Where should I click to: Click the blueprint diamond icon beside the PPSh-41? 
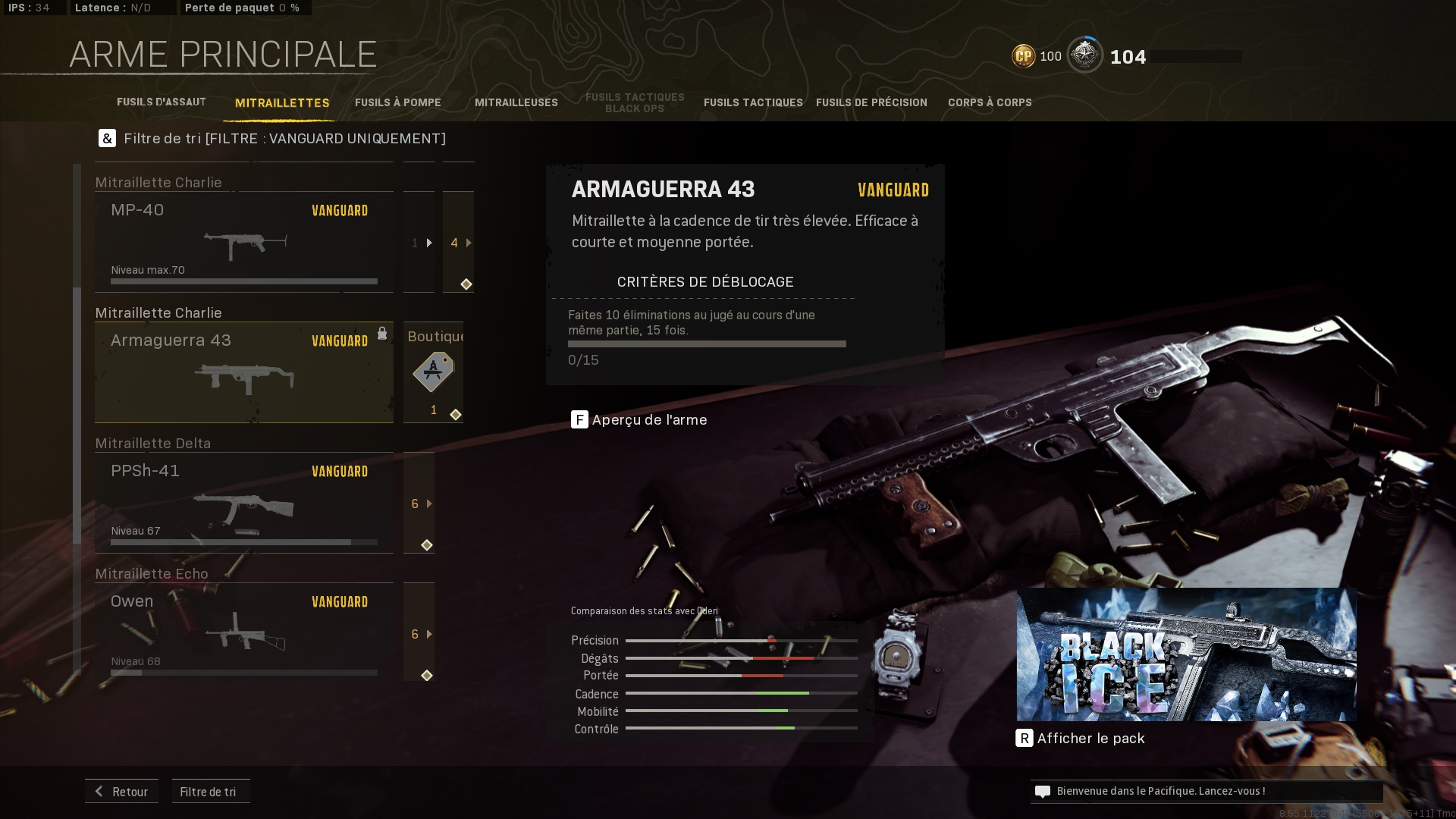(x=427, y=544)
